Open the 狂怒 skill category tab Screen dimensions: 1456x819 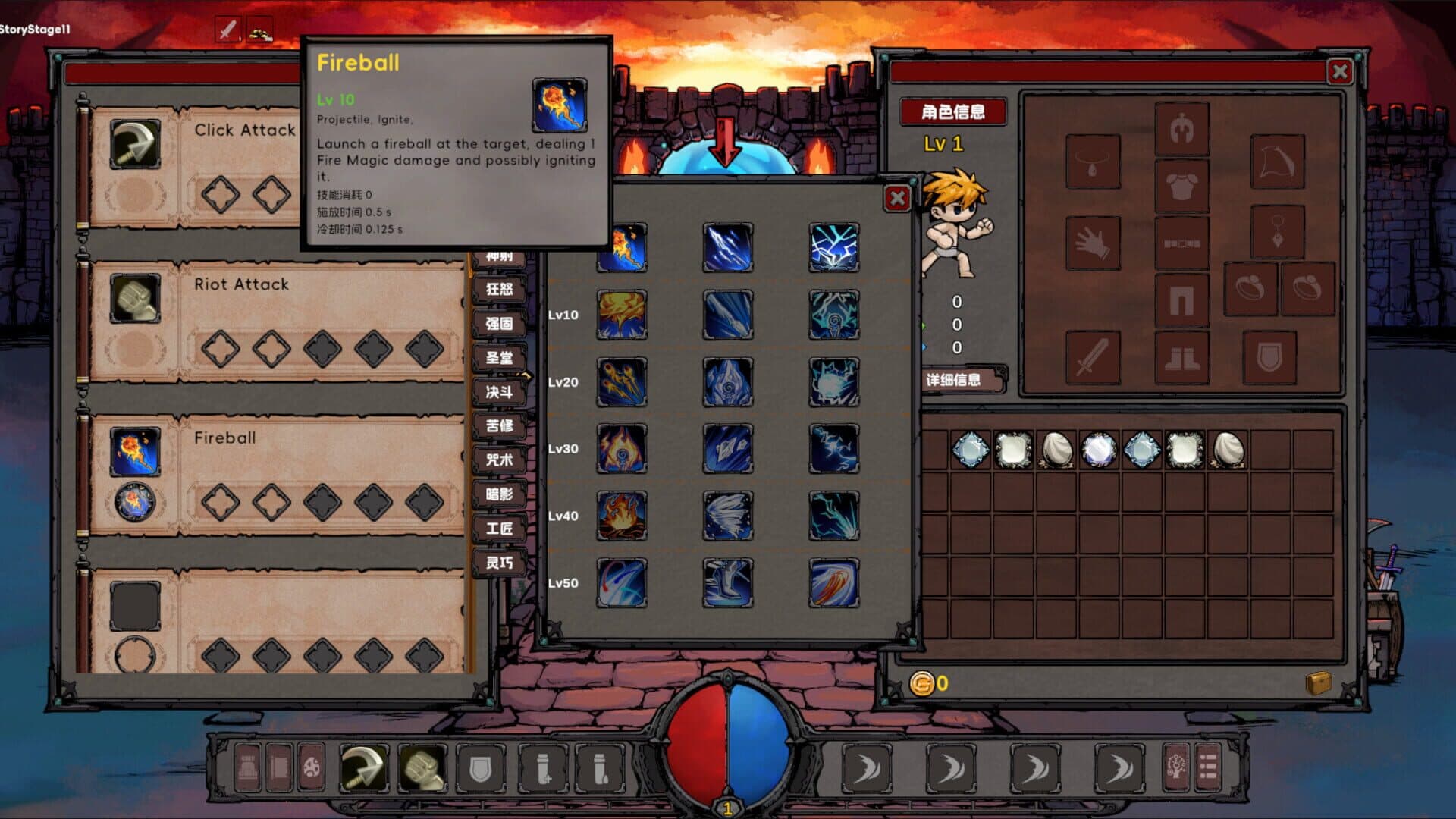point(500,290)
